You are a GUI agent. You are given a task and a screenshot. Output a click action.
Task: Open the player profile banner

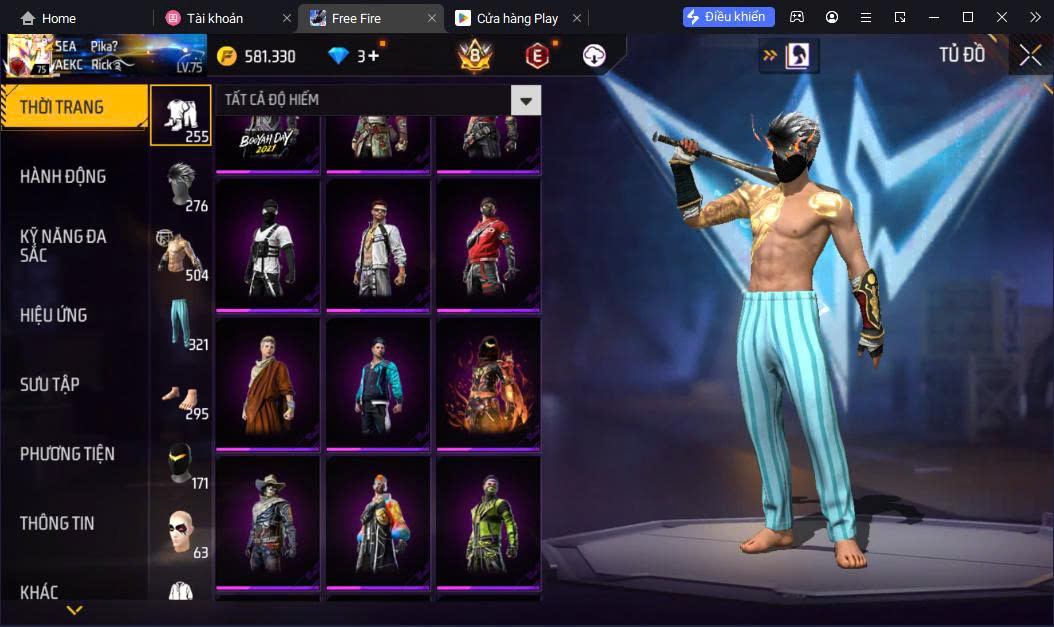[104, 56]
